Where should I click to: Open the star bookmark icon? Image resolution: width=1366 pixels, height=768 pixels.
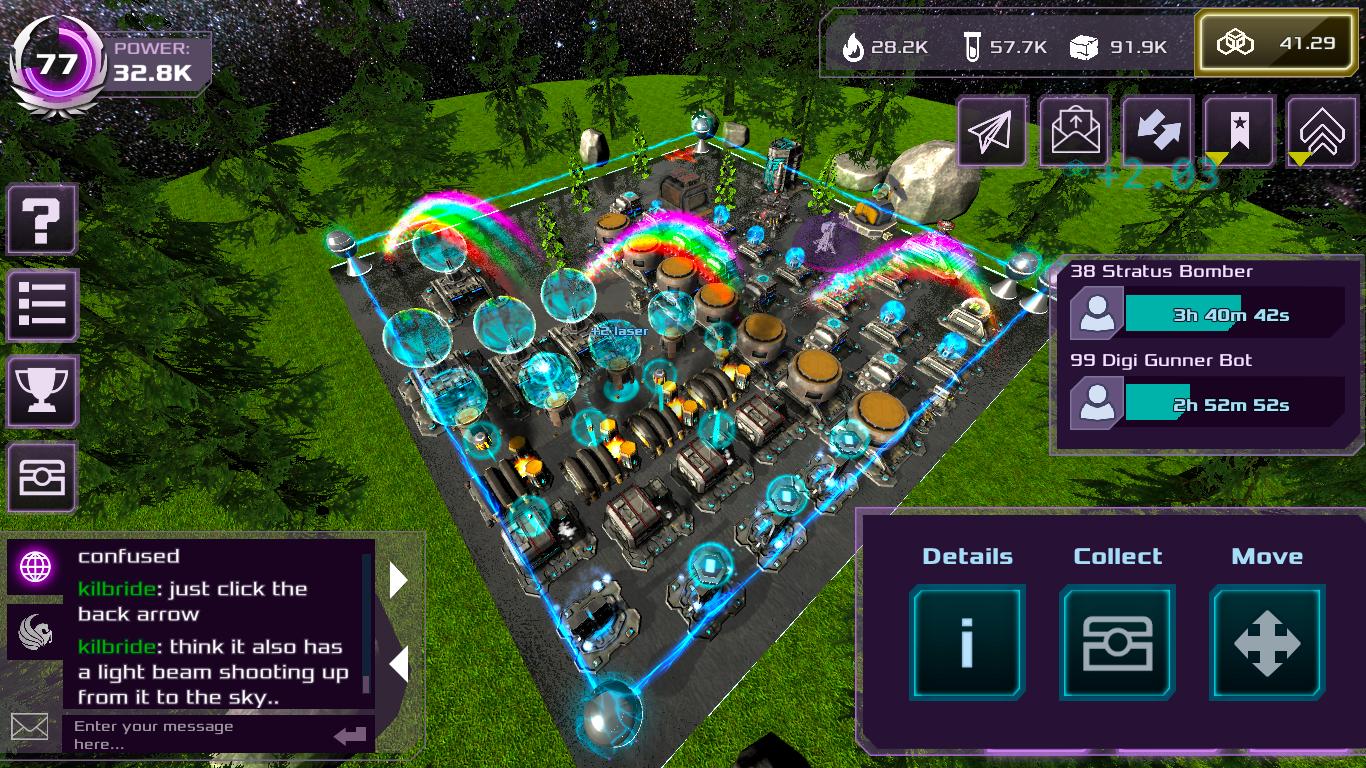1240,132
